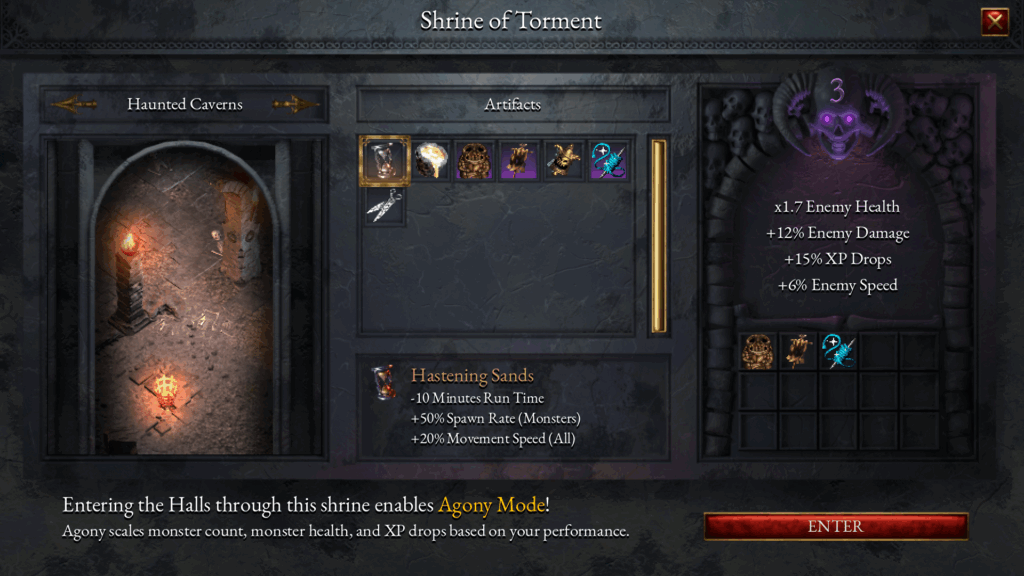Select blue thread and needle in Artifacts list
This screenshot has width=1024, height=576.
click(x=608, y=161)
